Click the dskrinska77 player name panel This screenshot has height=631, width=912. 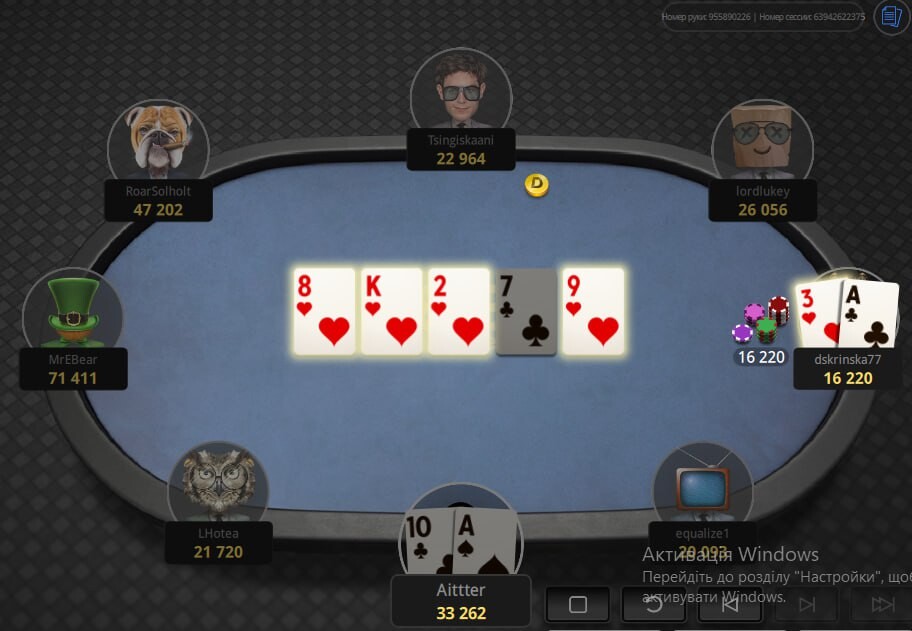click(847, 368)
